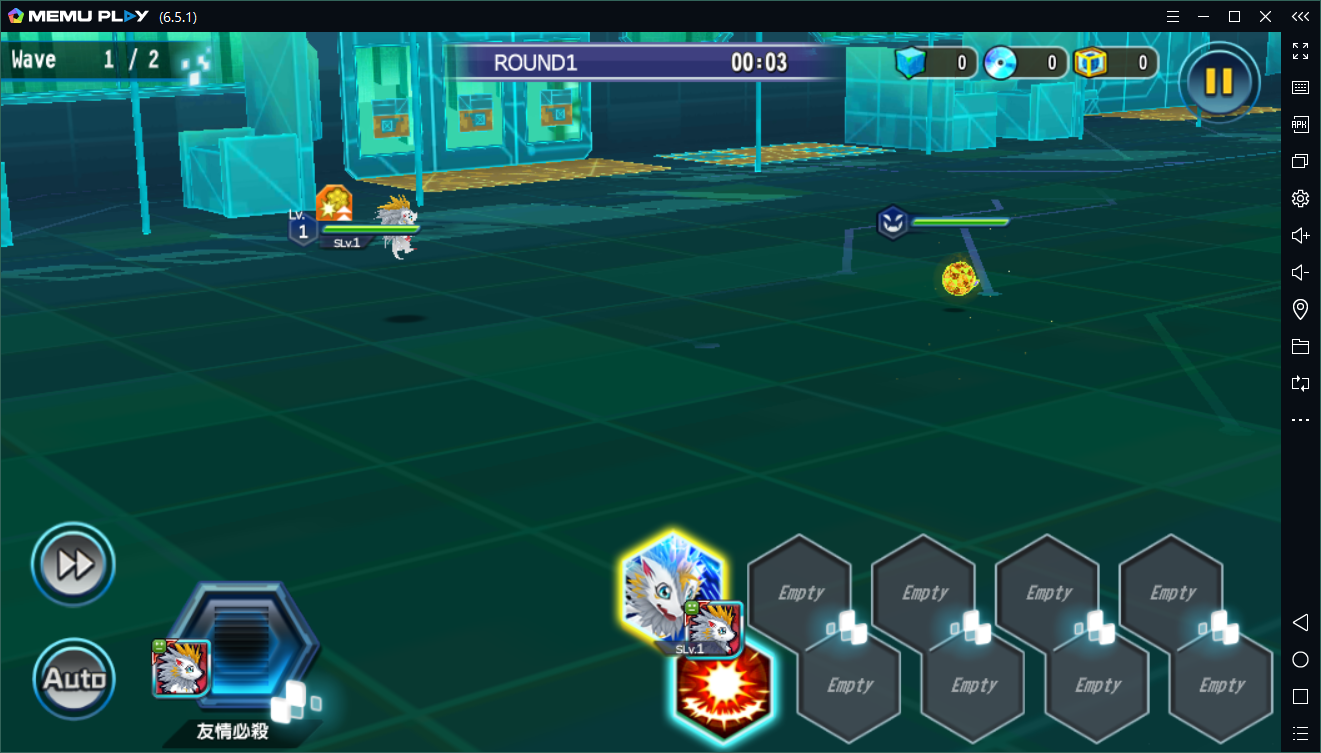Image resolution: width=1321 pixels, height=753 pixels.
Task: Mute the emulator volume
Action: pyautogui.click(x=1300, y=272)
